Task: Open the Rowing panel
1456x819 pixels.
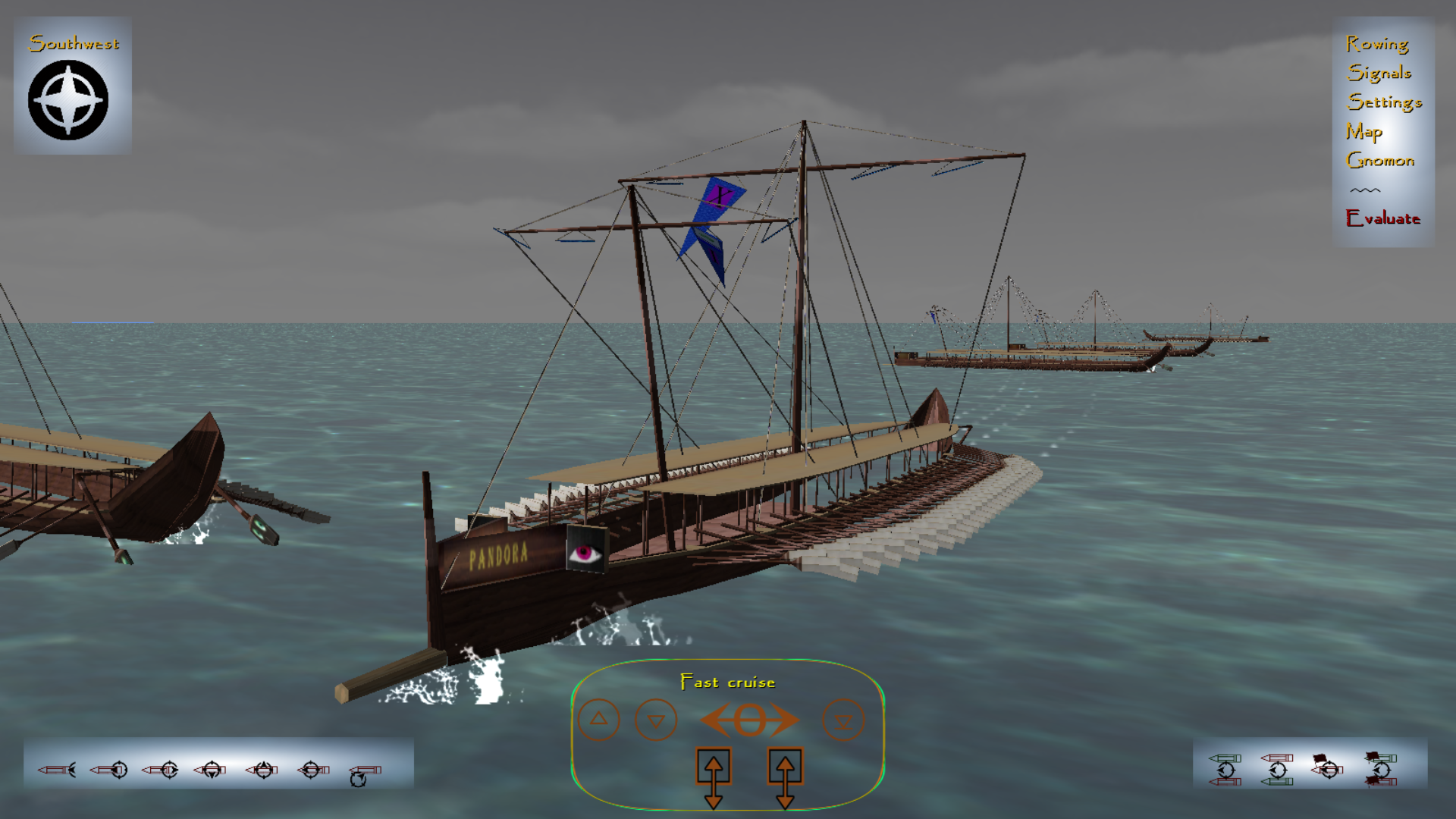Action: 1377,44
